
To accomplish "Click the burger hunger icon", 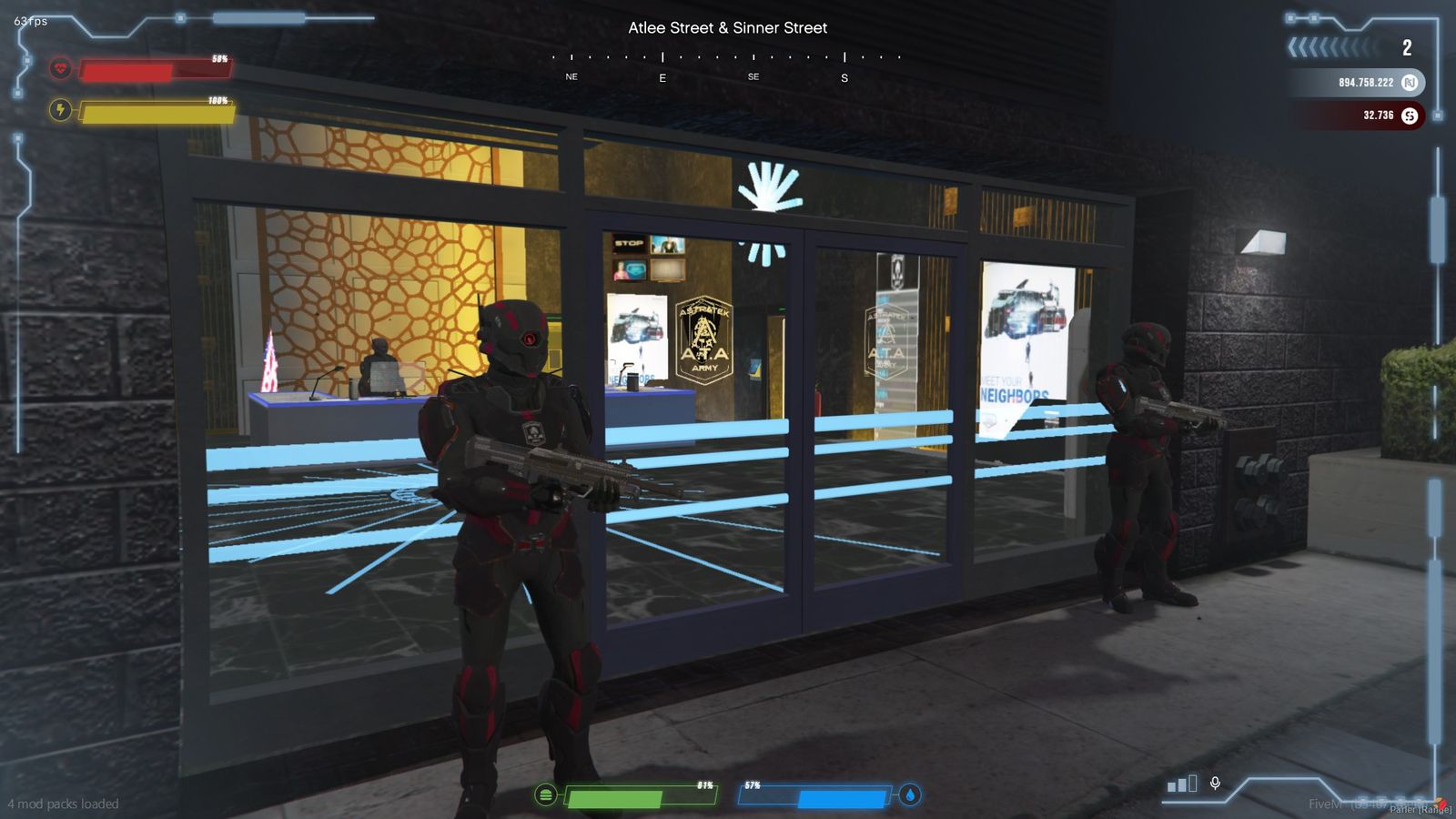I will [x=545, y=794].
